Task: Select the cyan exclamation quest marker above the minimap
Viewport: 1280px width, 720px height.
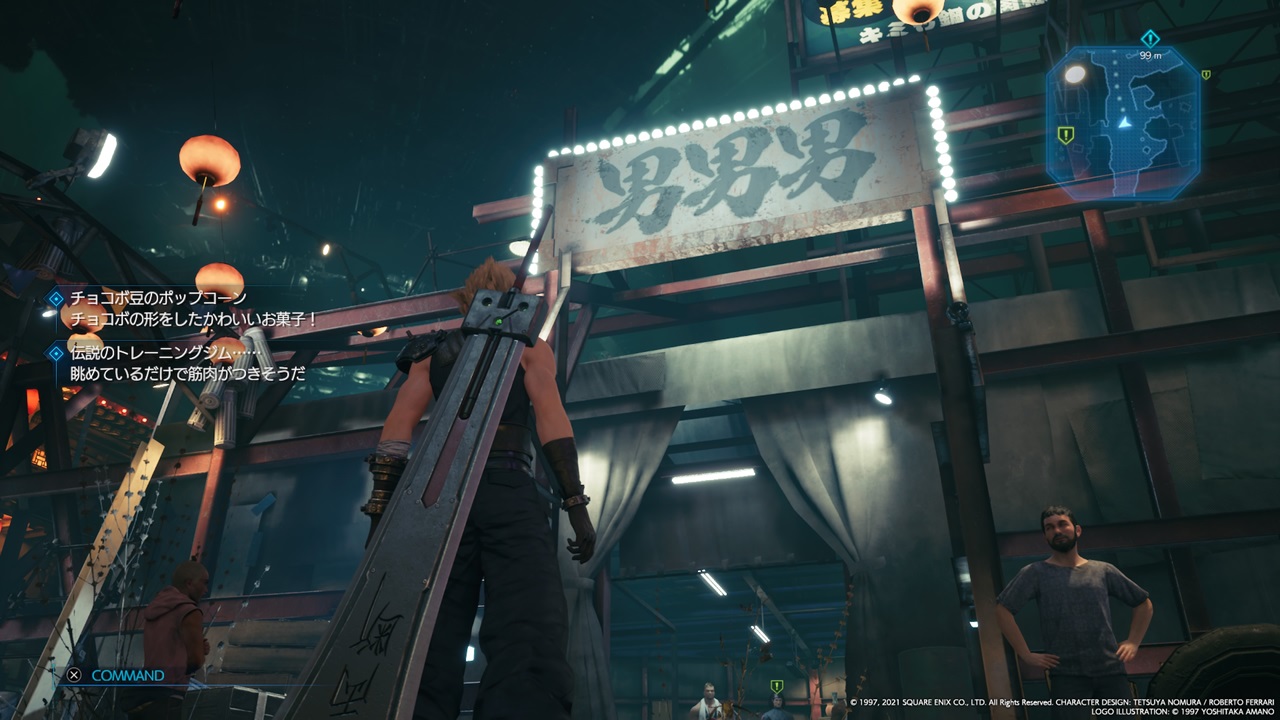Action: coord(1148,38)
